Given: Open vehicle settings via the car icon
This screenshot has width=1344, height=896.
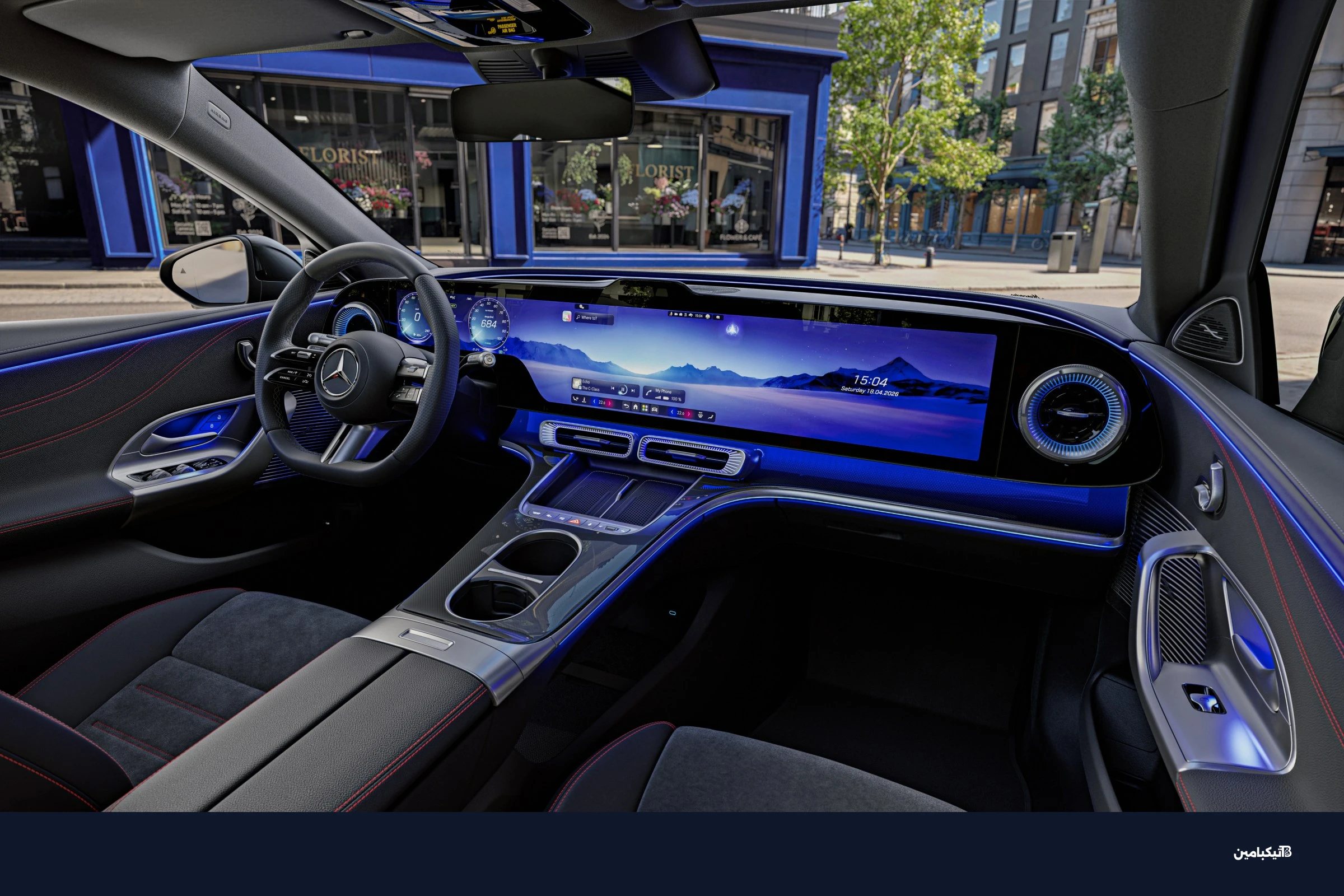Looking at the screenshot, I should pyautogui.click(x=655, y=409).
